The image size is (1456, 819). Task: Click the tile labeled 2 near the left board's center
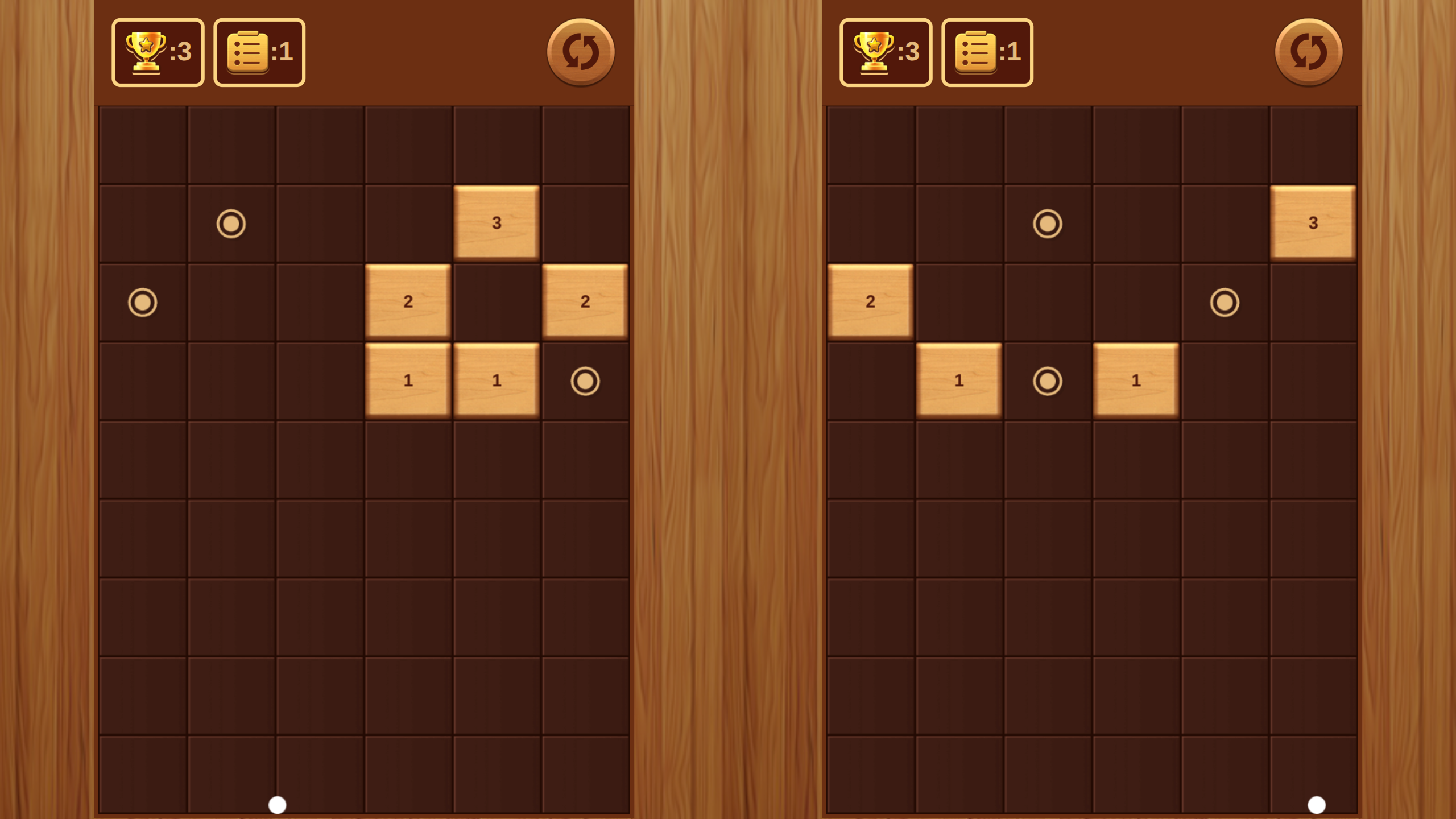pyautogui.click(x=408, y=303)
